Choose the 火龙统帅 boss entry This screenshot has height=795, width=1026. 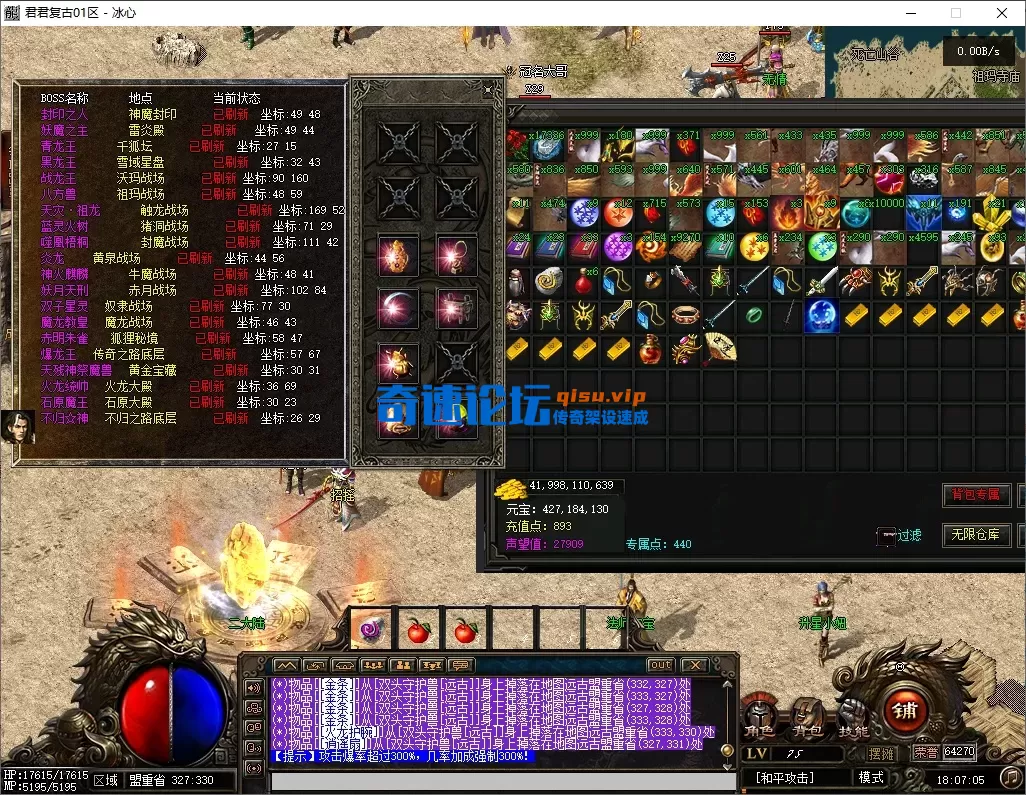pyautogui.click(x=65, y=386)
